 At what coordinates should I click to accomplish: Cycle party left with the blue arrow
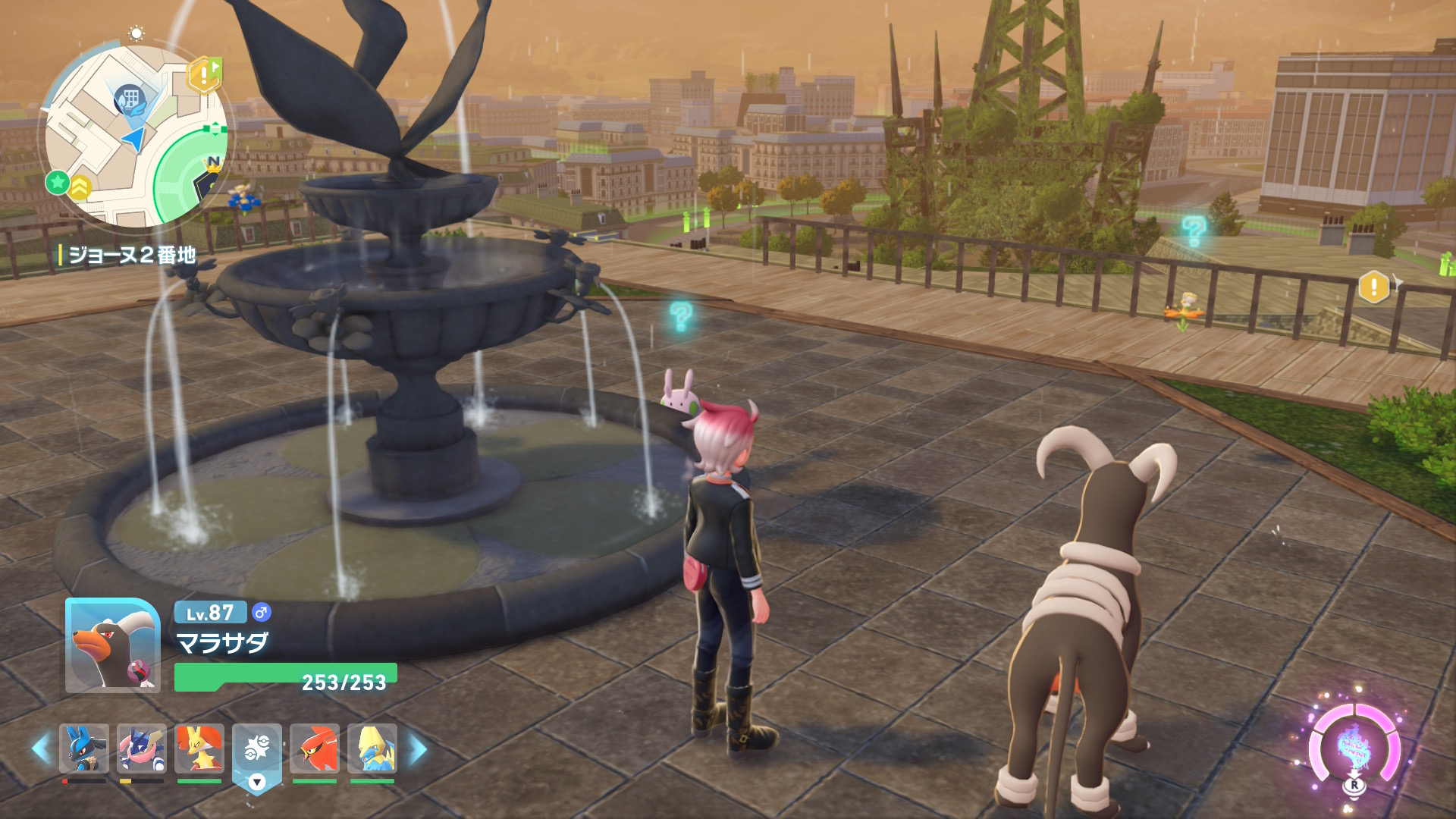click(x=41, y=748)
